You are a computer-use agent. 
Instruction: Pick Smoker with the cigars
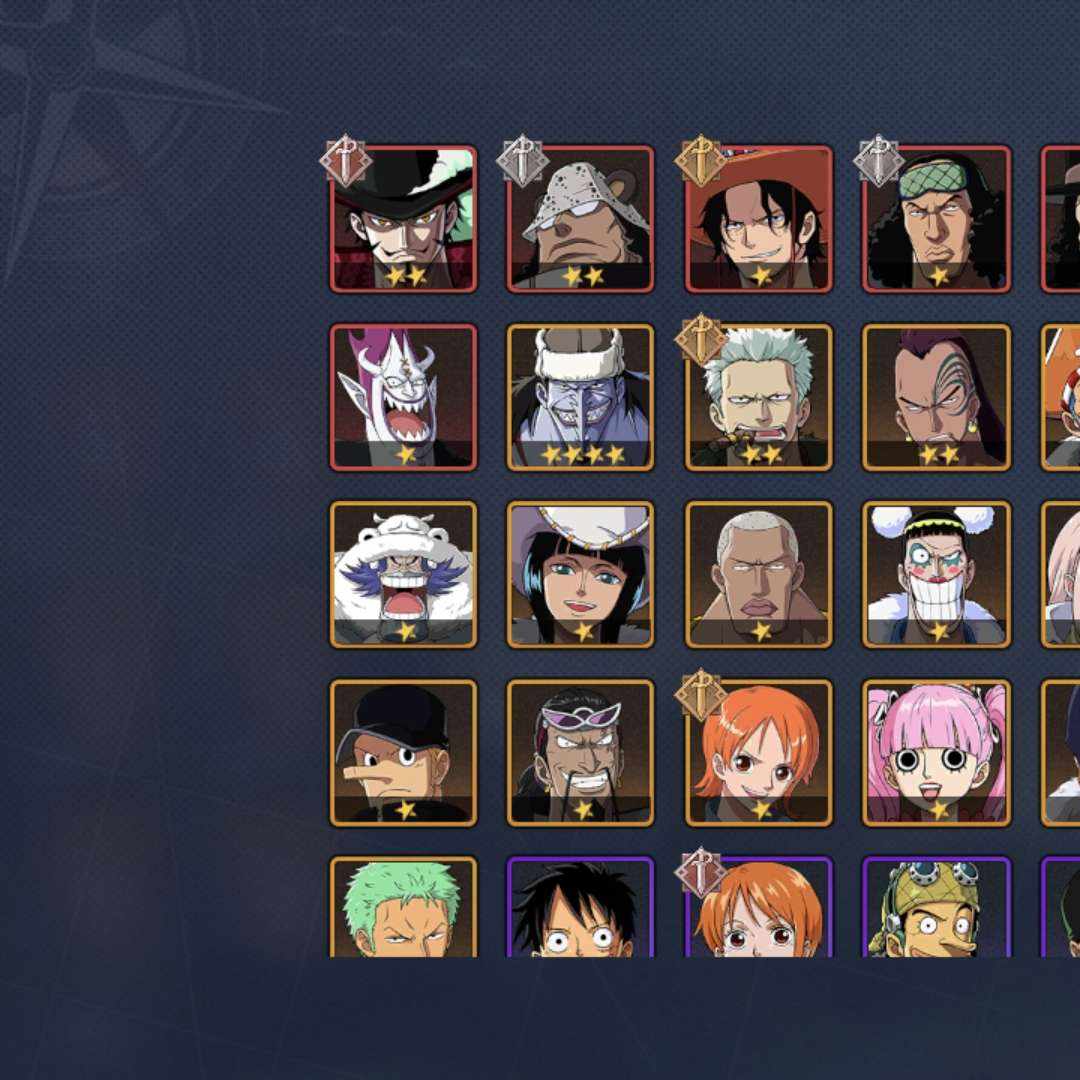758,397
